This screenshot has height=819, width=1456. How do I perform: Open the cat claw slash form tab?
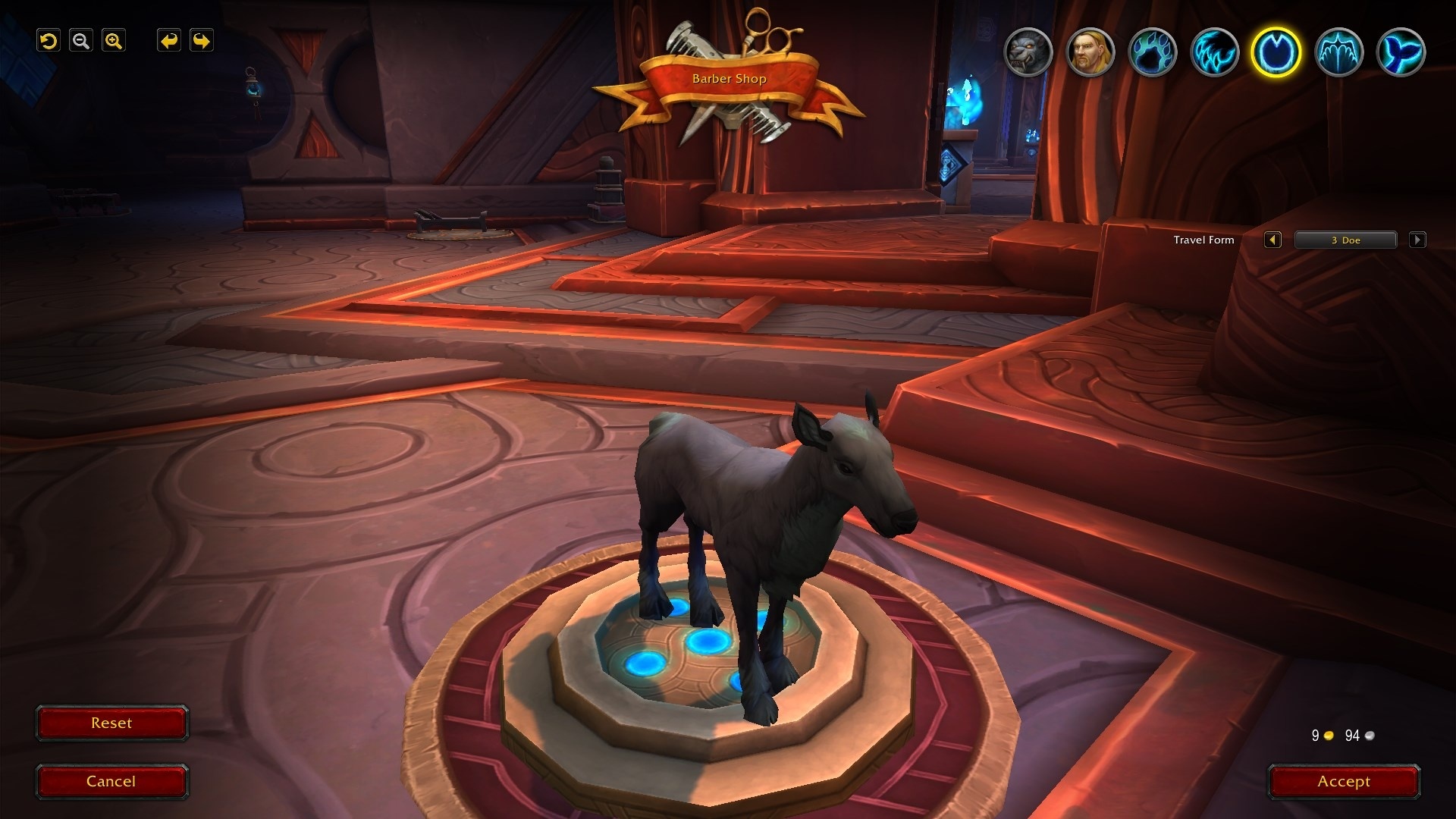click(1215, 52)
